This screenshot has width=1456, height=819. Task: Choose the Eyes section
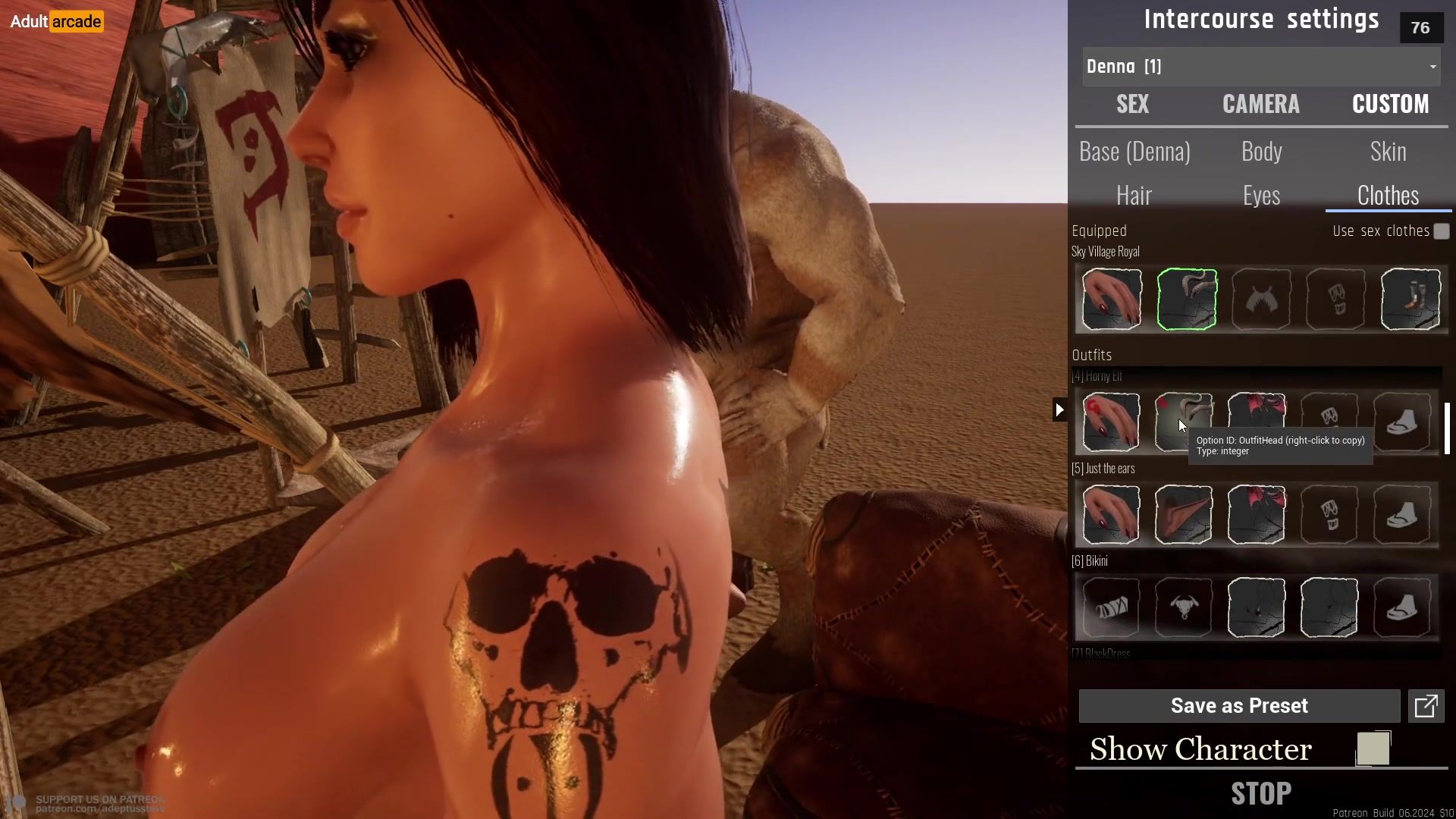(1261, 196)
